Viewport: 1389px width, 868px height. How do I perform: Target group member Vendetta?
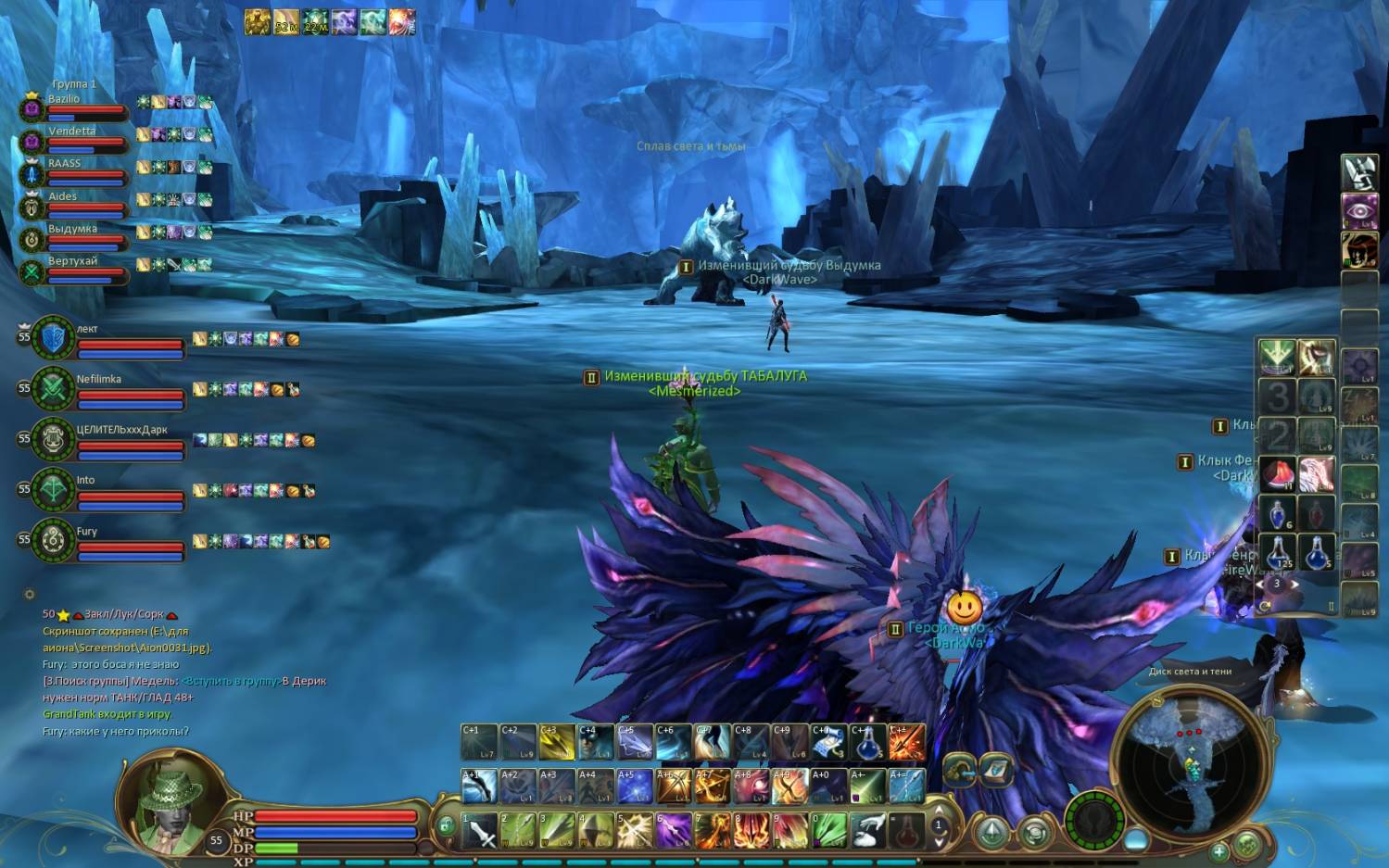tap(74, 139)
